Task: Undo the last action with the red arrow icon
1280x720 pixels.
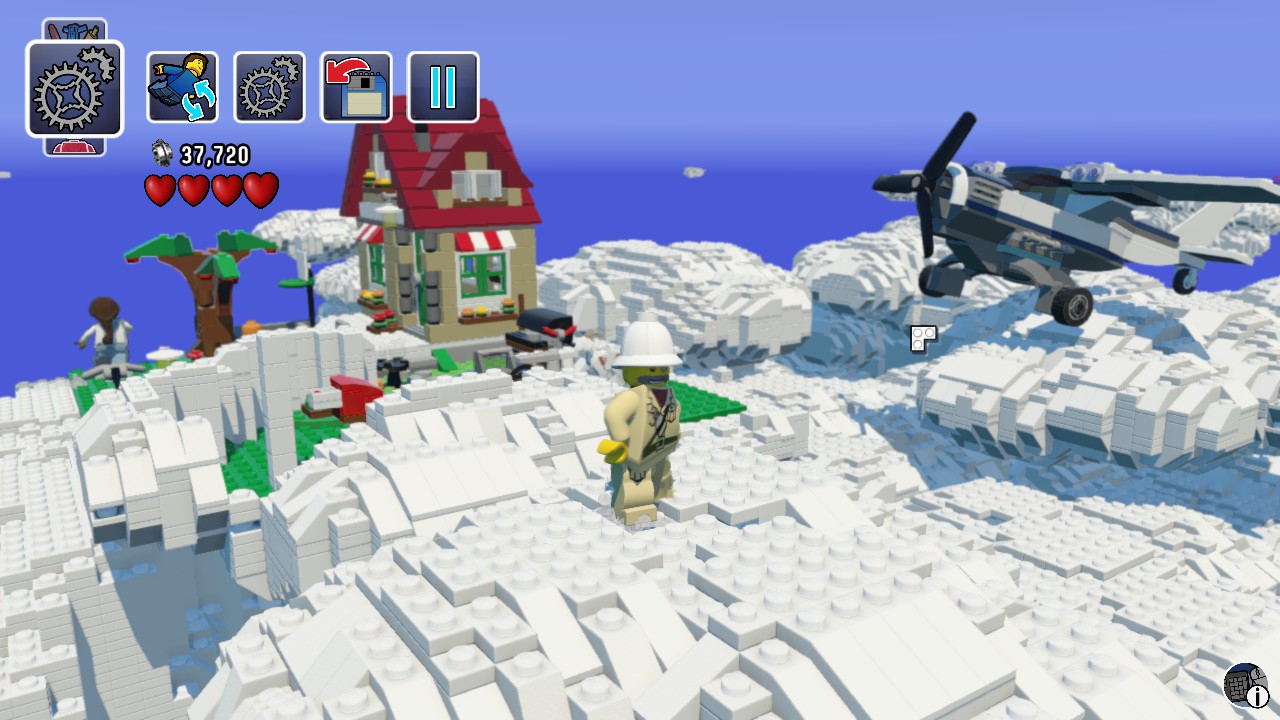Action: point(355,87)
